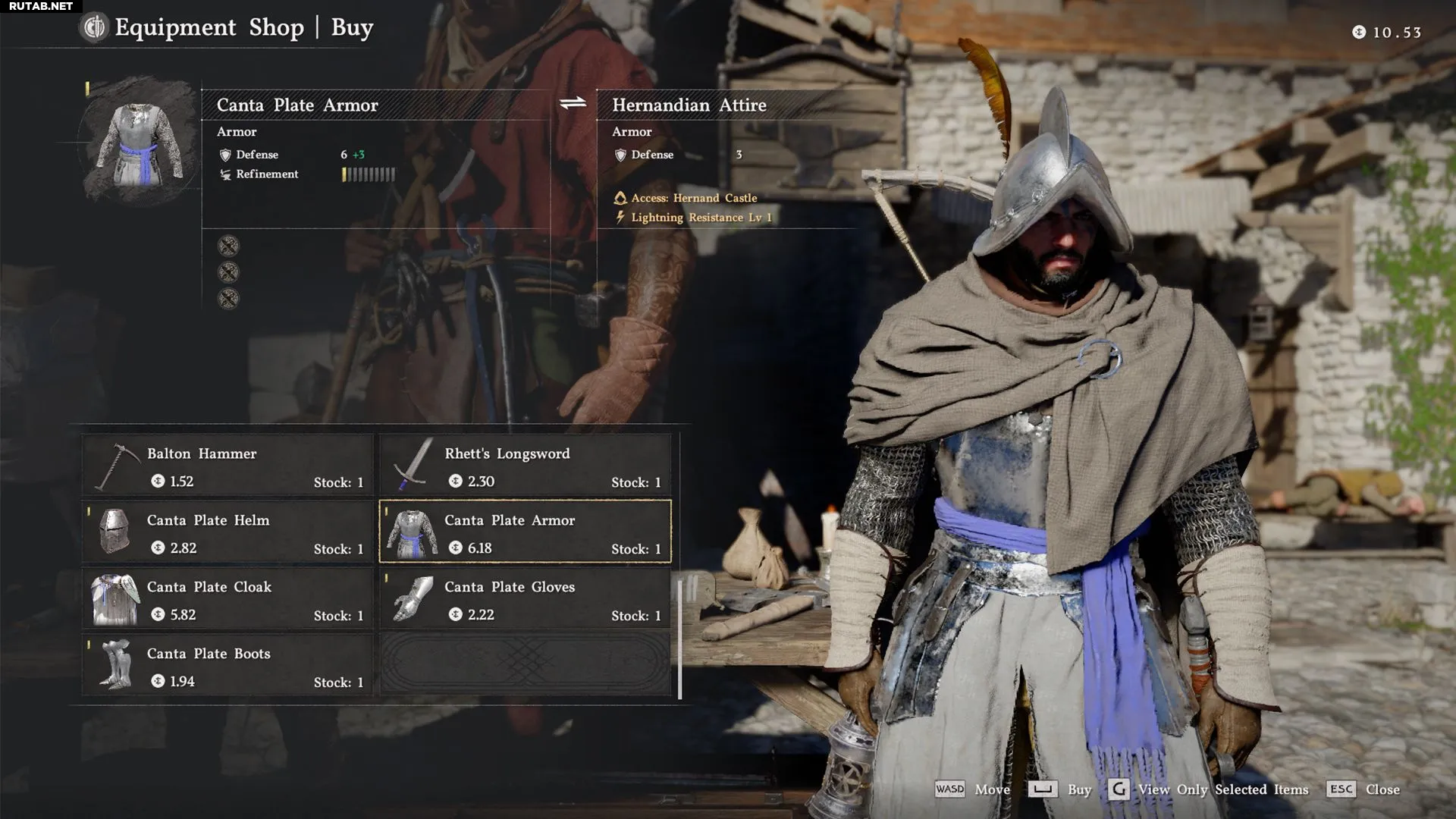This screenshot has height=819, width=1456.
Task: Click the Buy option in bottom bar
Action: [1060, 789]
